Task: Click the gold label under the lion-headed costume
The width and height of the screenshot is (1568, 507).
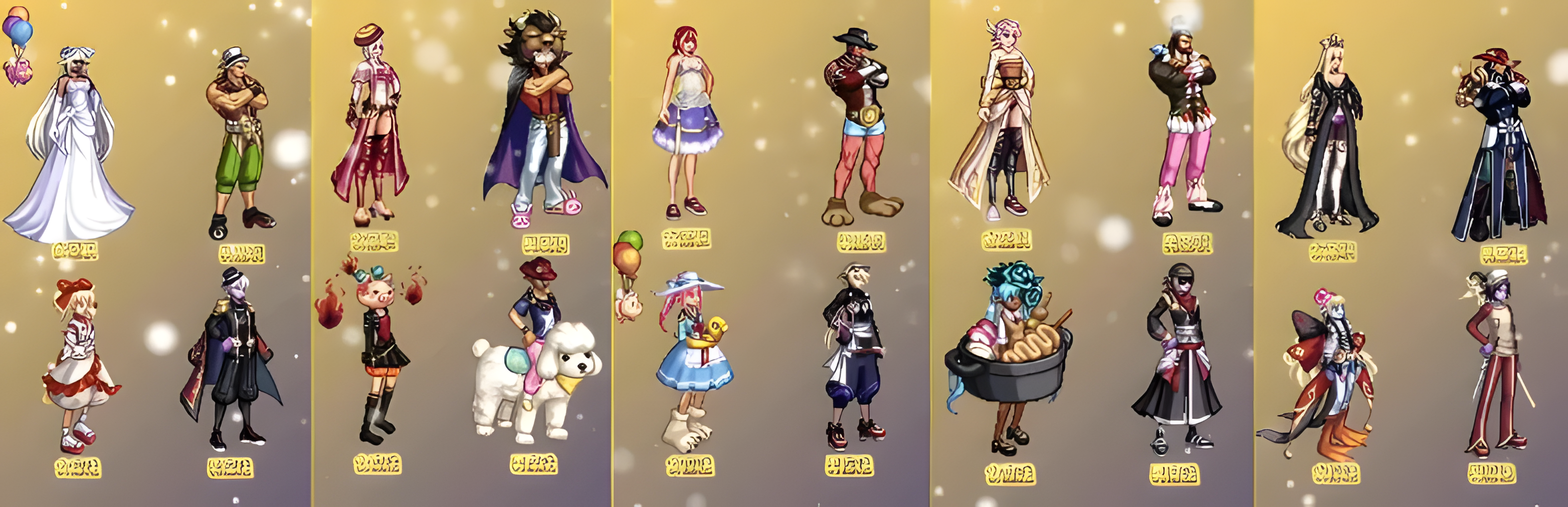Action: [545, 245]
